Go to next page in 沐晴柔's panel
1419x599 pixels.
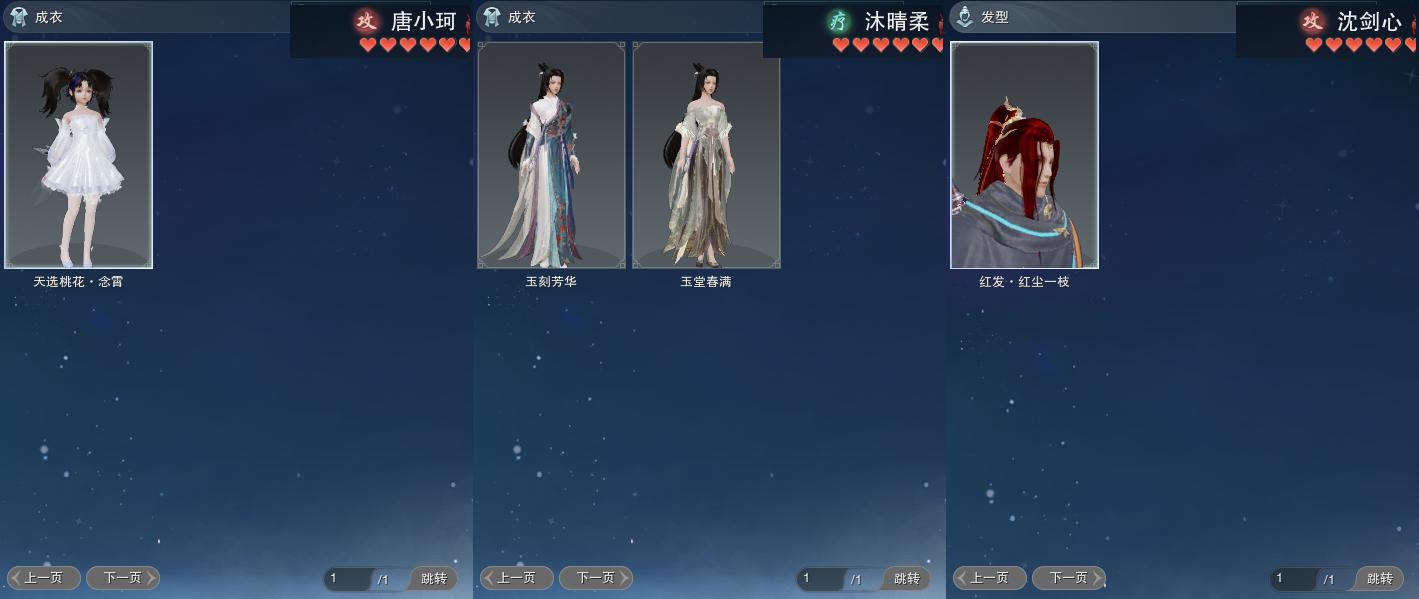tap(596, 578)
